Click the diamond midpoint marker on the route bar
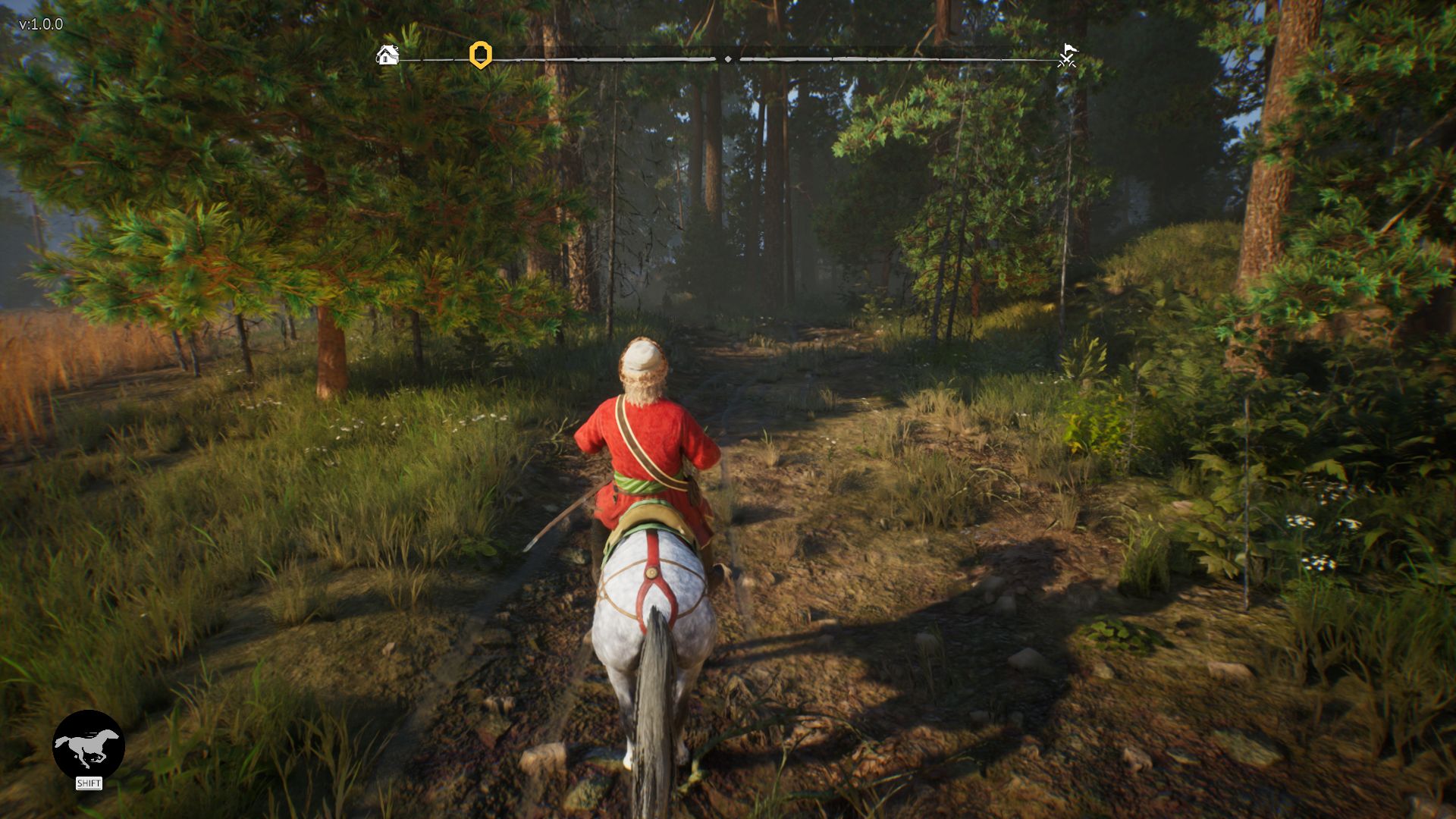The image size is (1456, 819). click(x=728, y=58)
